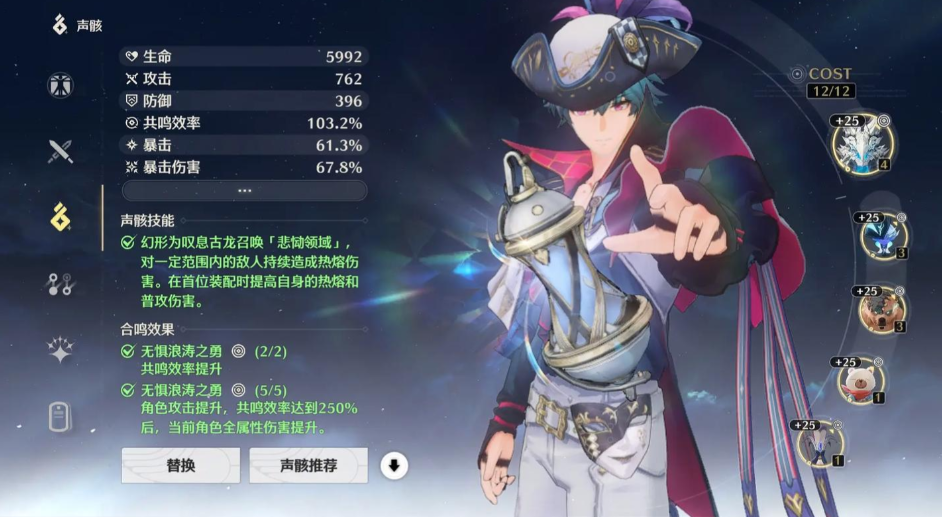The height and width of the screenshot is (517, 942).
Task: Click the 替换 (Replace) button
Action: [x=180, y=465]
